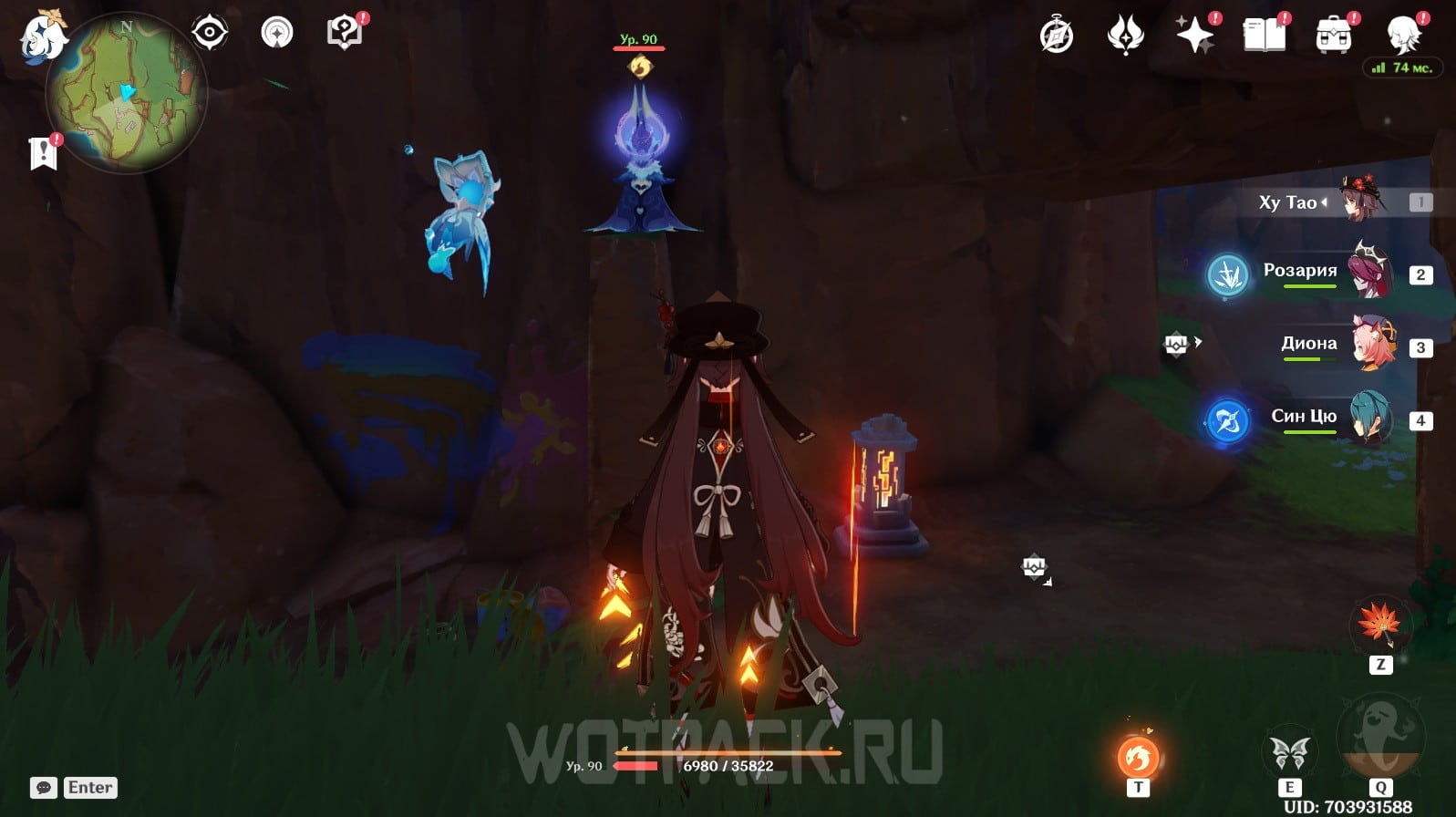Open the tutorial question mark icon
1456x817 pixels.
click(x=344, y=34)
